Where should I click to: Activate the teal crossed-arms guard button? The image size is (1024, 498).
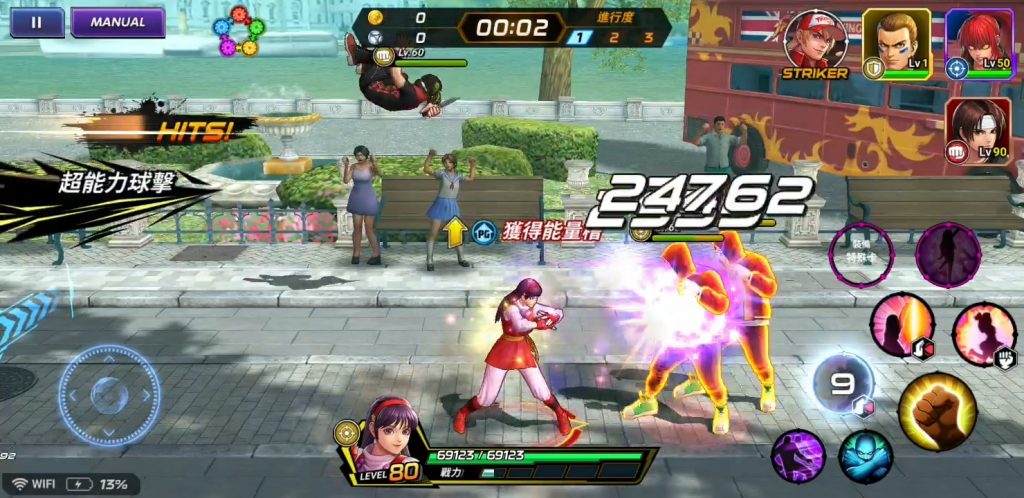click(x=865, y=456)
